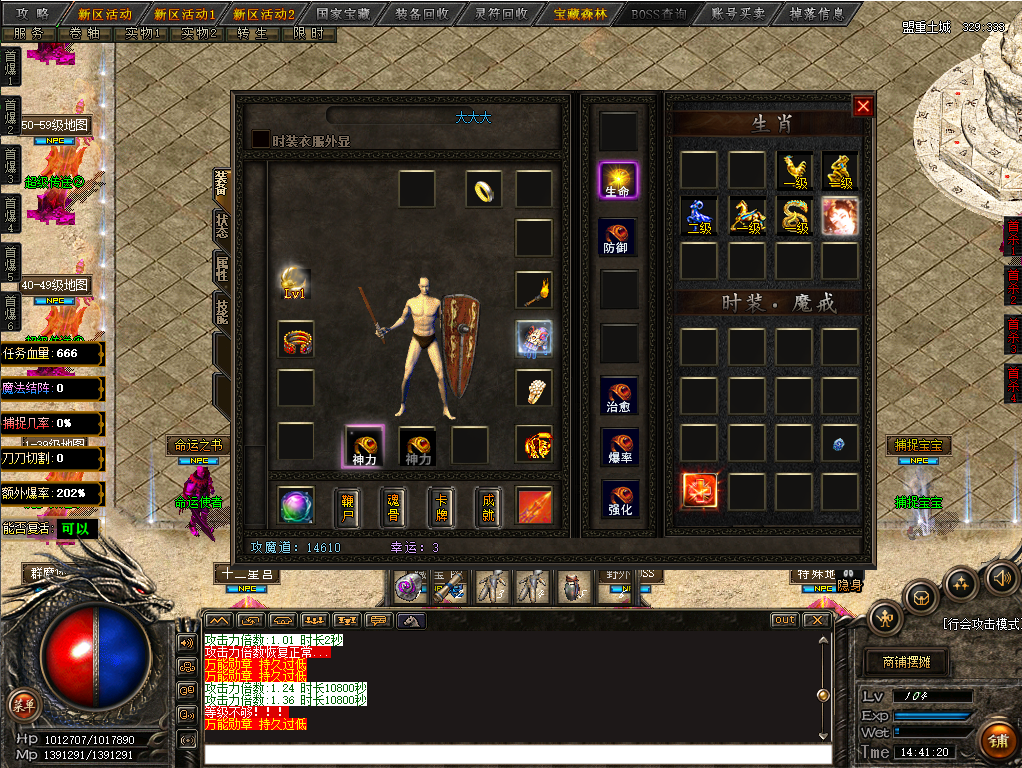The width and height of the screenshot is (1022, 768).
Task: Select the 防御 defense rune slot
Action: [617, 237]
